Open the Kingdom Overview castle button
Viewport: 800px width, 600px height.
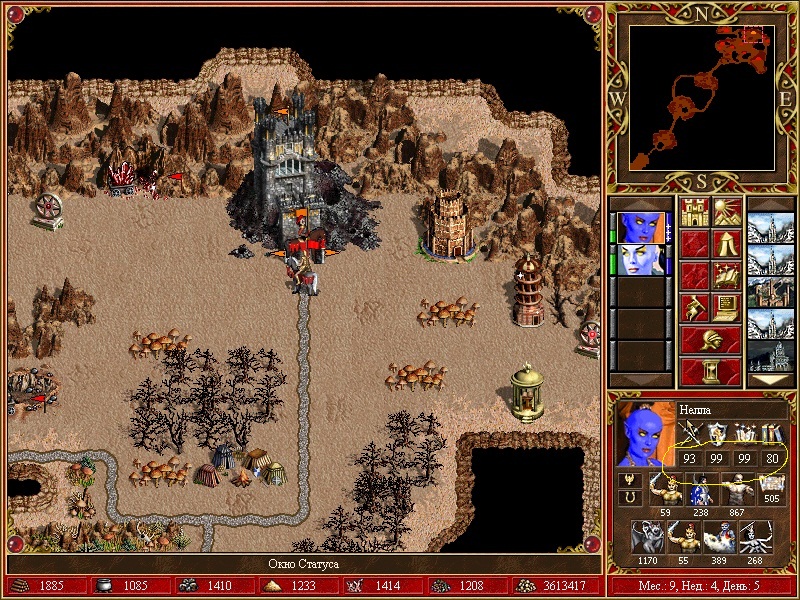click(694, 213)
